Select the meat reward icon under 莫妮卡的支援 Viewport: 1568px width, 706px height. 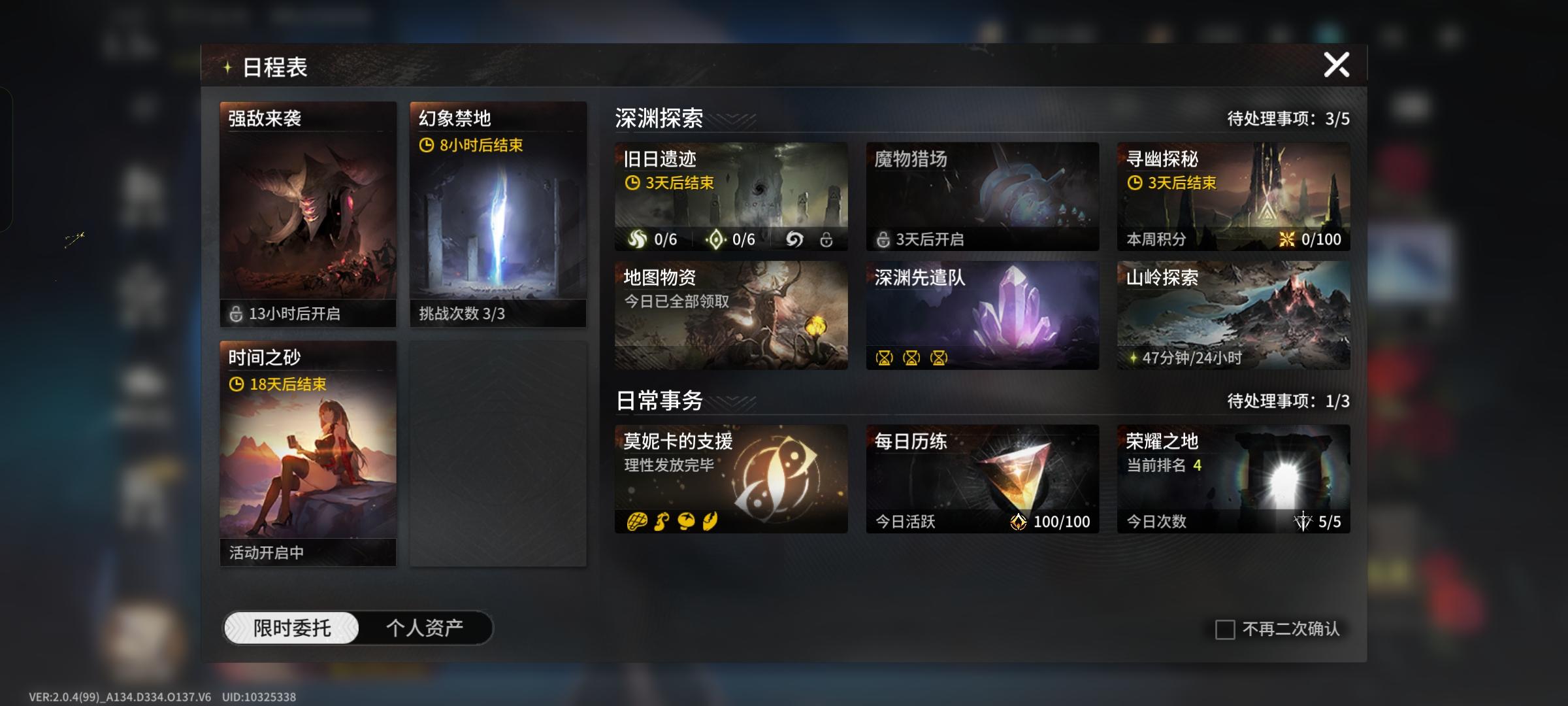[x=637, y=520]
